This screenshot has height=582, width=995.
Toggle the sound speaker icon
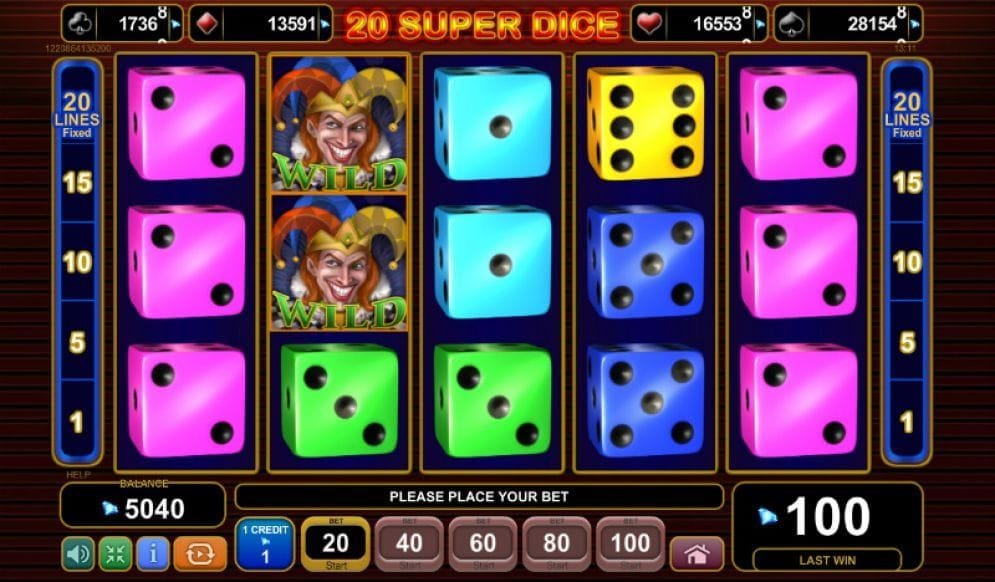point(78,553)
